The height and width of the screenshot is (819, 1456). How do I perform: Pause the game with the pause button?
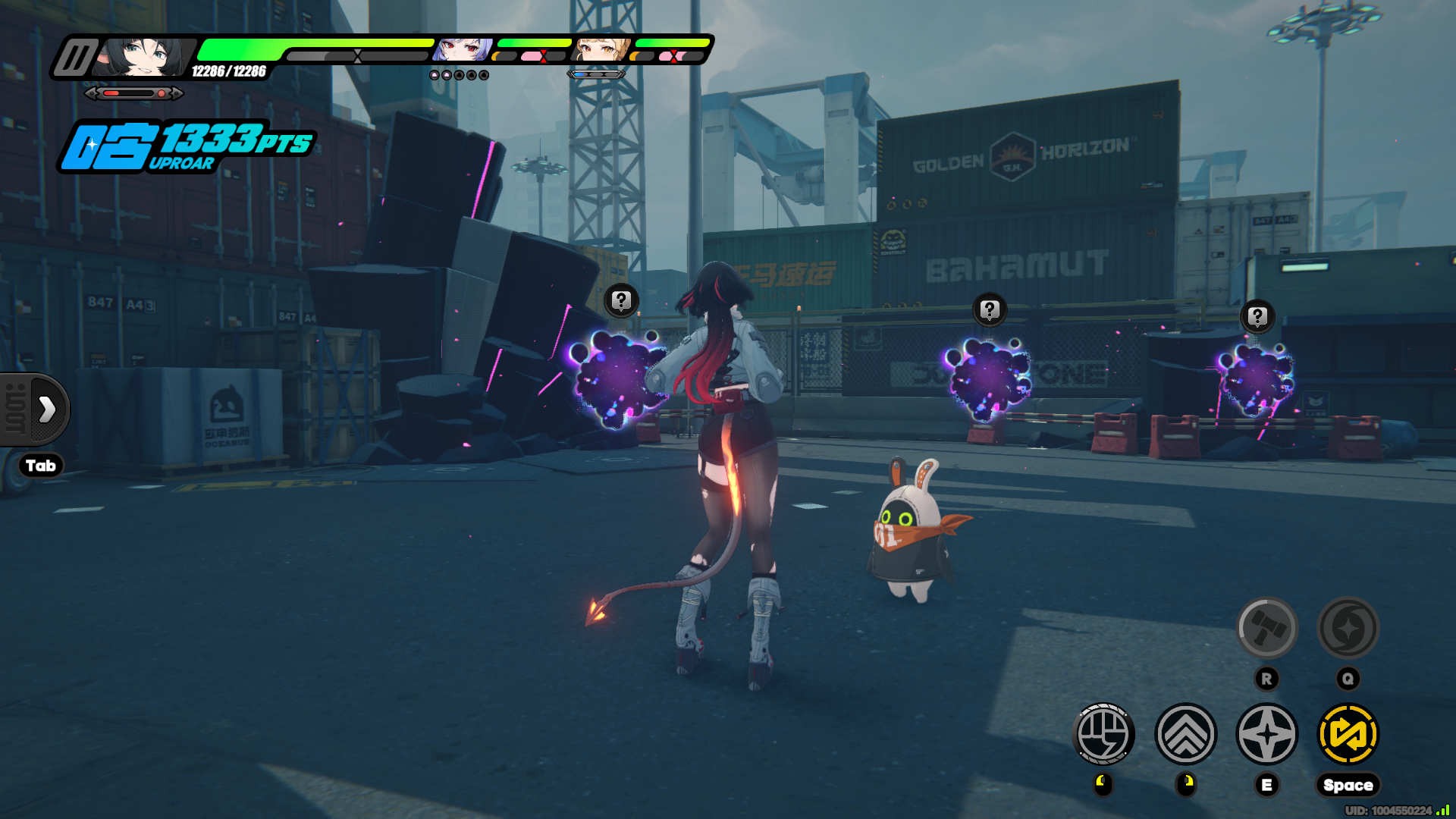pos(75,58)
